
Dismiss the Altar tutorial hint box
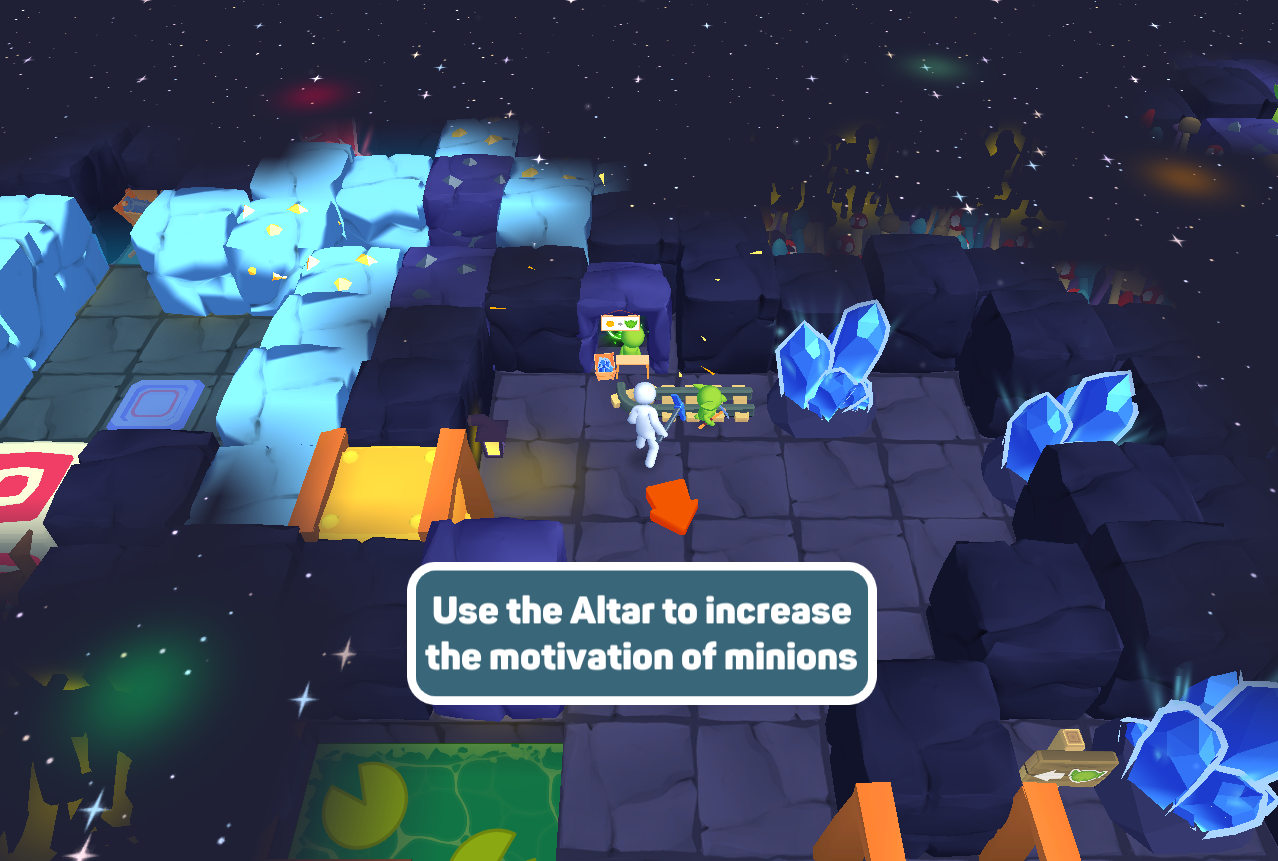[641, 633]
